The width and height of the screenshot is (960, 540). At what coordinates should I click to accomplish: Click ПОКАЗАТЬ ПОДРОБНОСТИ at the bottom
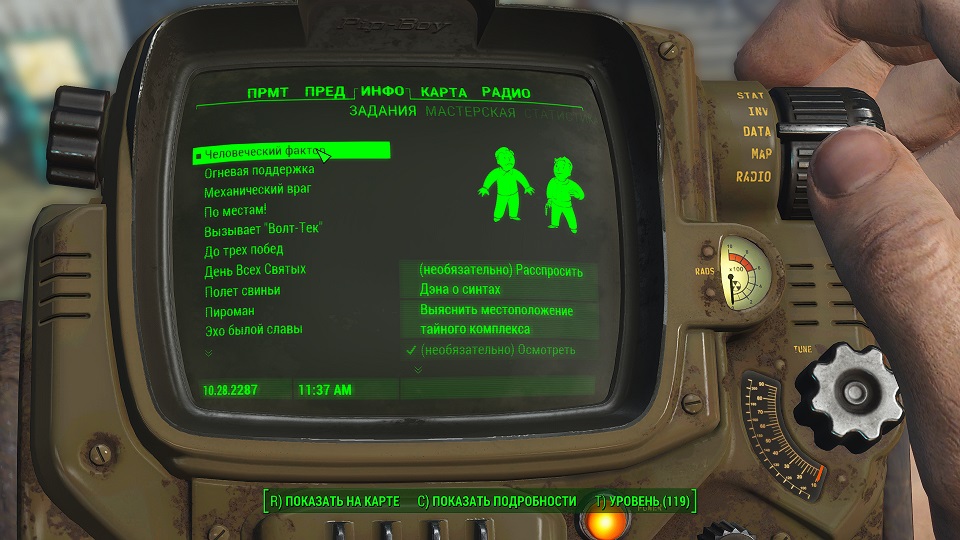click(496, 501)
